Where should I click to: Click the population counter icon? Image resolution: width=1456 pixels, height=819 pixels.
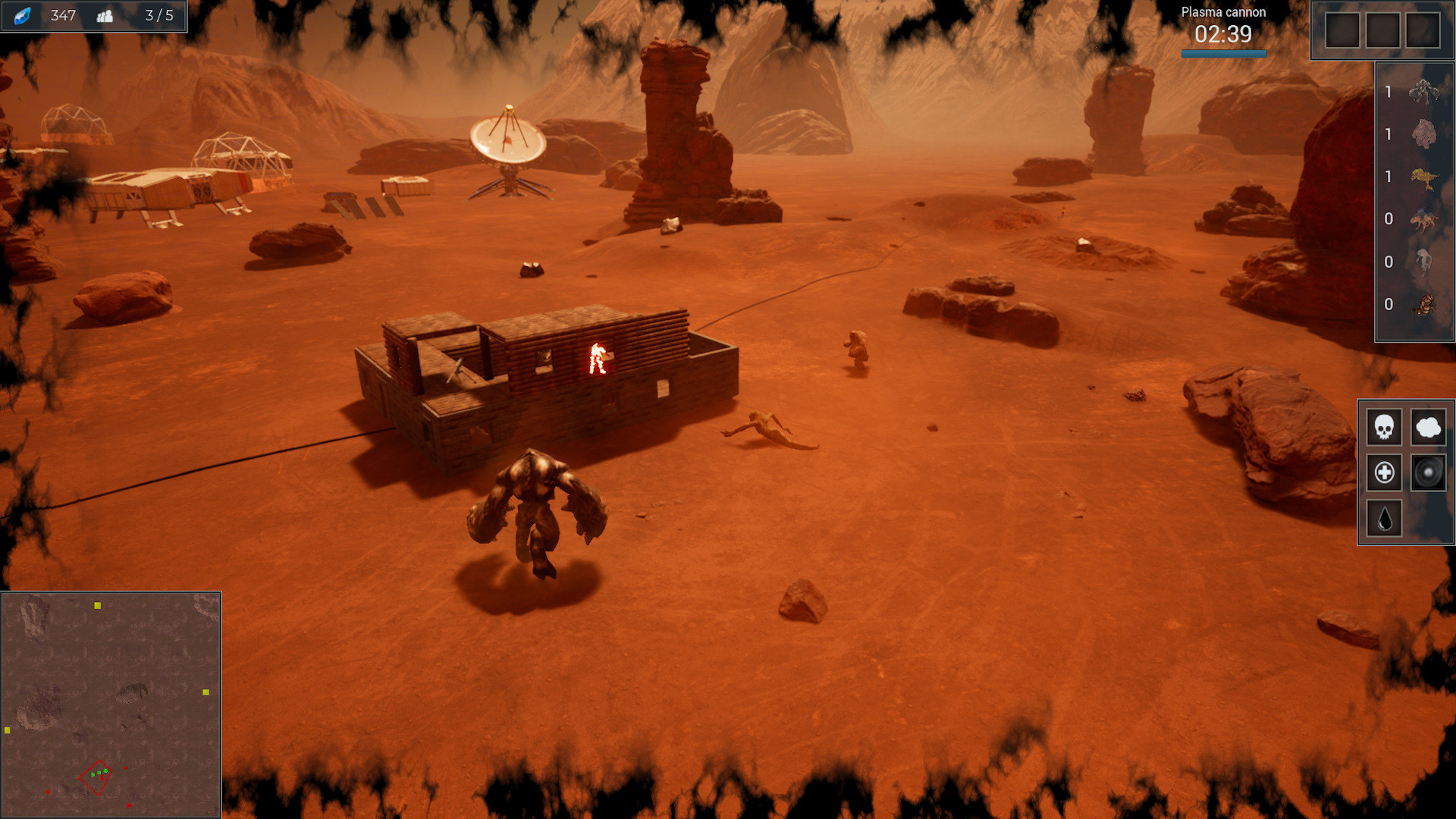106,15
